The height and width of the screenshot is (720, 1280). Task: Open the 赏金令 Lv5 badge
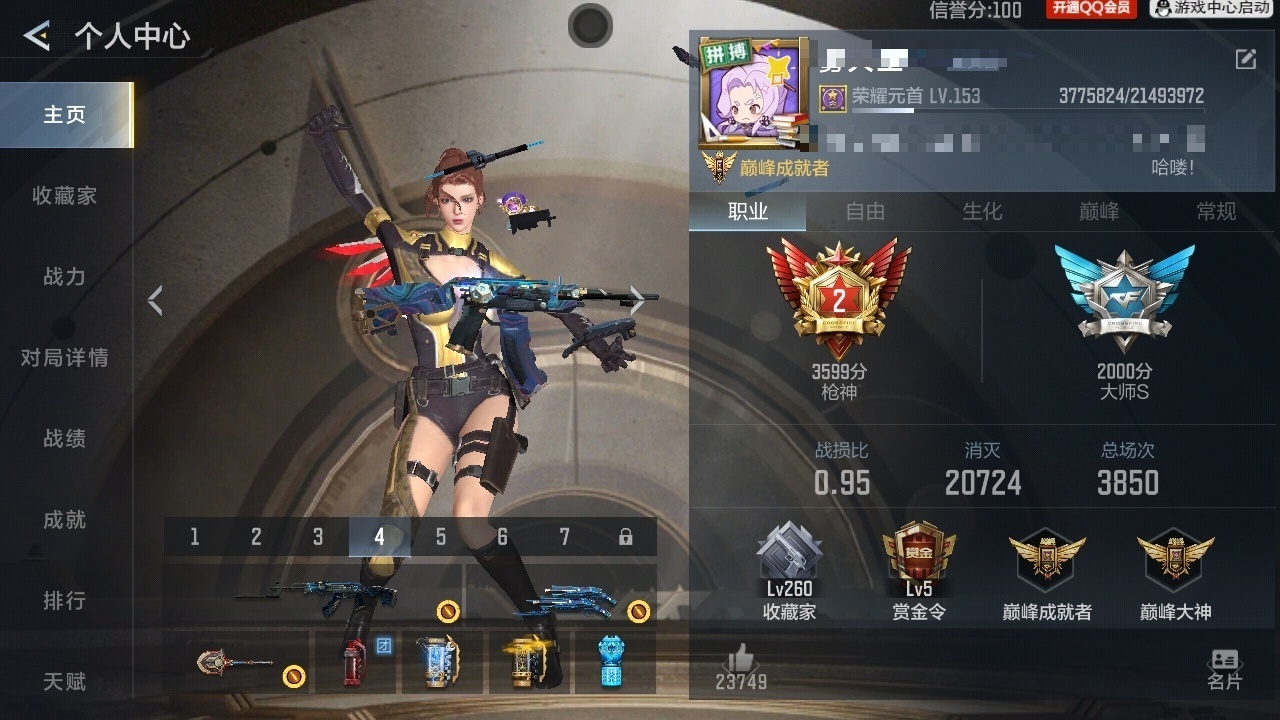[x=918, y=572]
